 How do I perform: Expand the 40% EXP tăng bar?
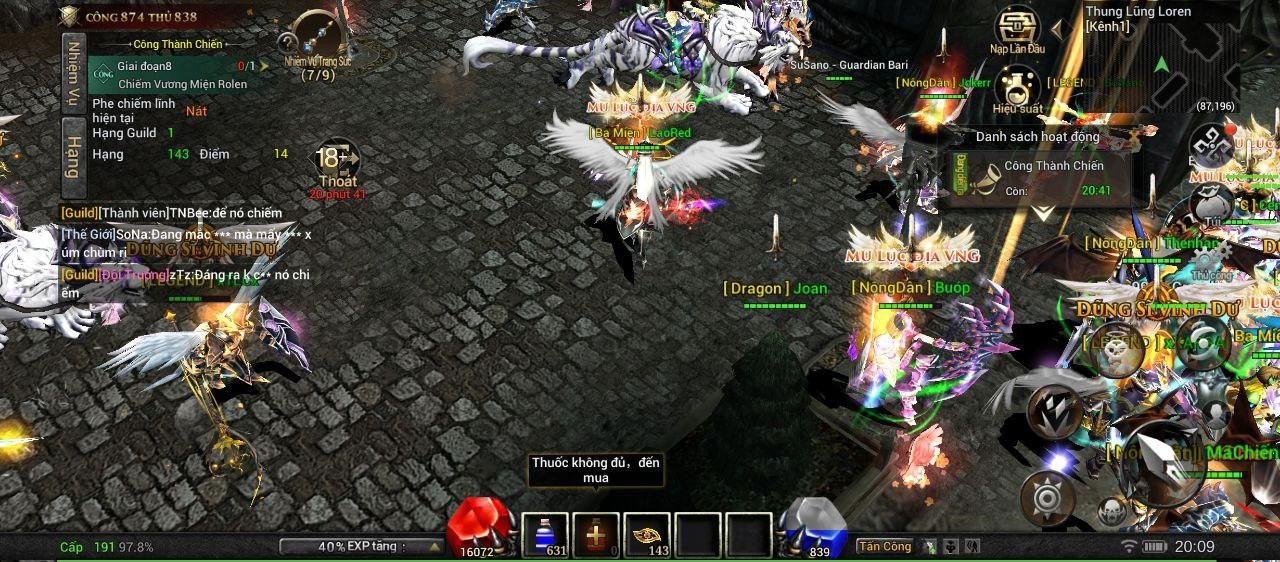362,547
